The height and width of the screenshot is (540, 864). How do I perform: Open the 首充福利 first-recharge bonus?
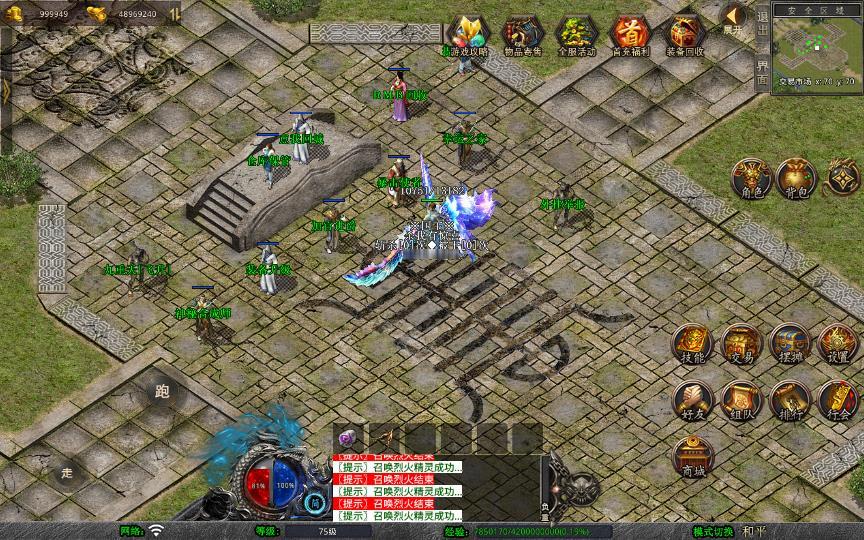(630, 34)
